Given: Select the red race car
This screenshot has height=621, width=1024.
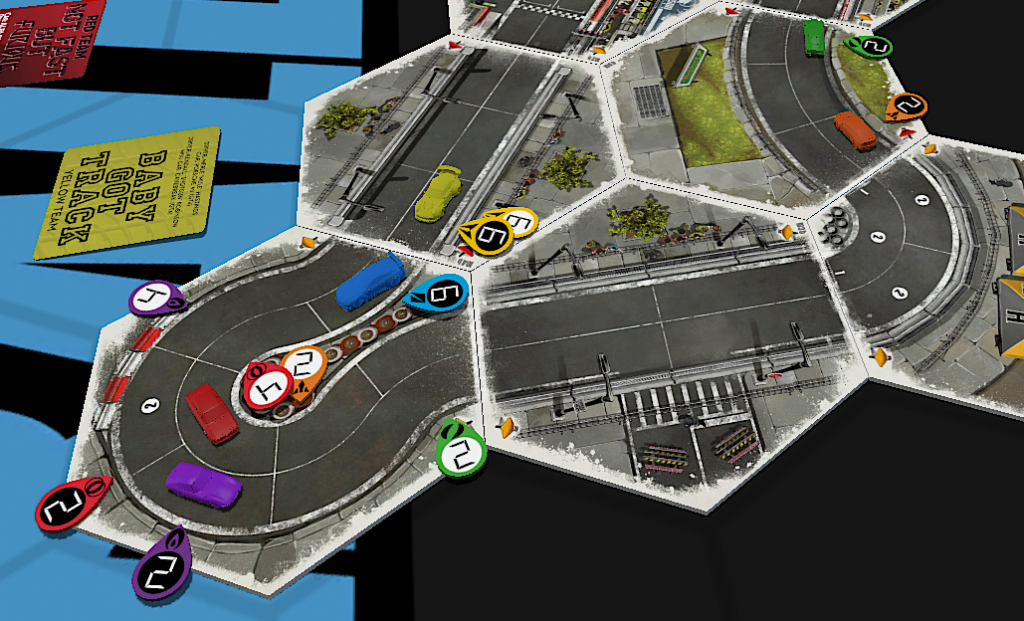Looking at the screenshot, I should tap(213, 412).
